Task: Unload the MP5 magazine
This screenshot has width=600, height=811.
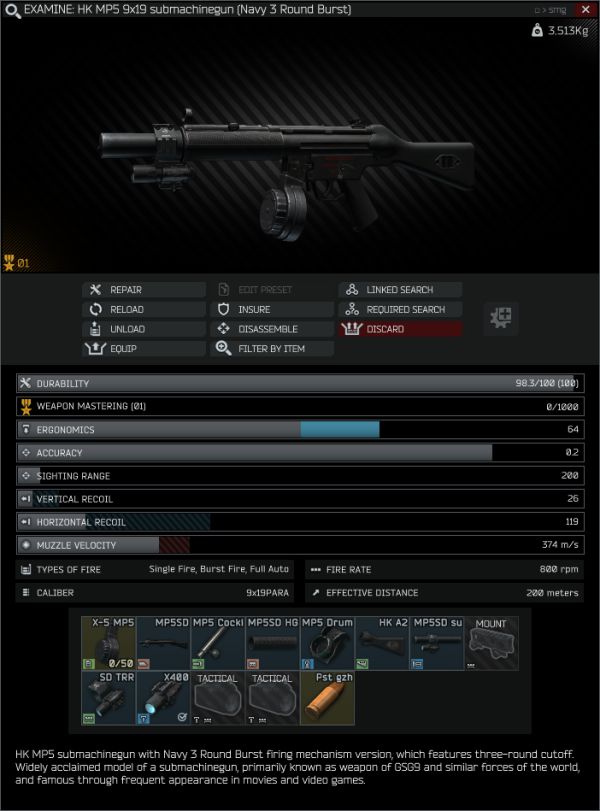Action: 142,329
